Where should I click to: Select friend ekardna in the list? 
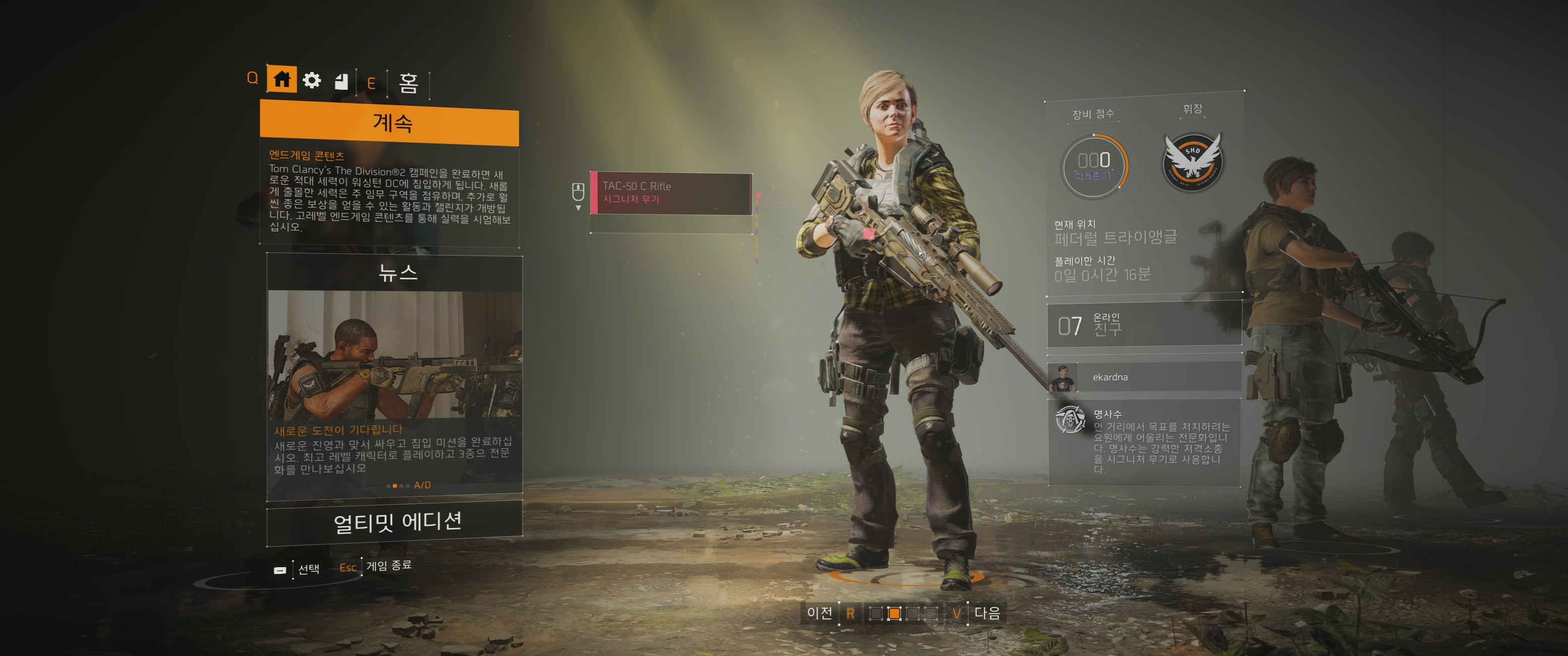pyautogui.click(x=1143, y=377)
